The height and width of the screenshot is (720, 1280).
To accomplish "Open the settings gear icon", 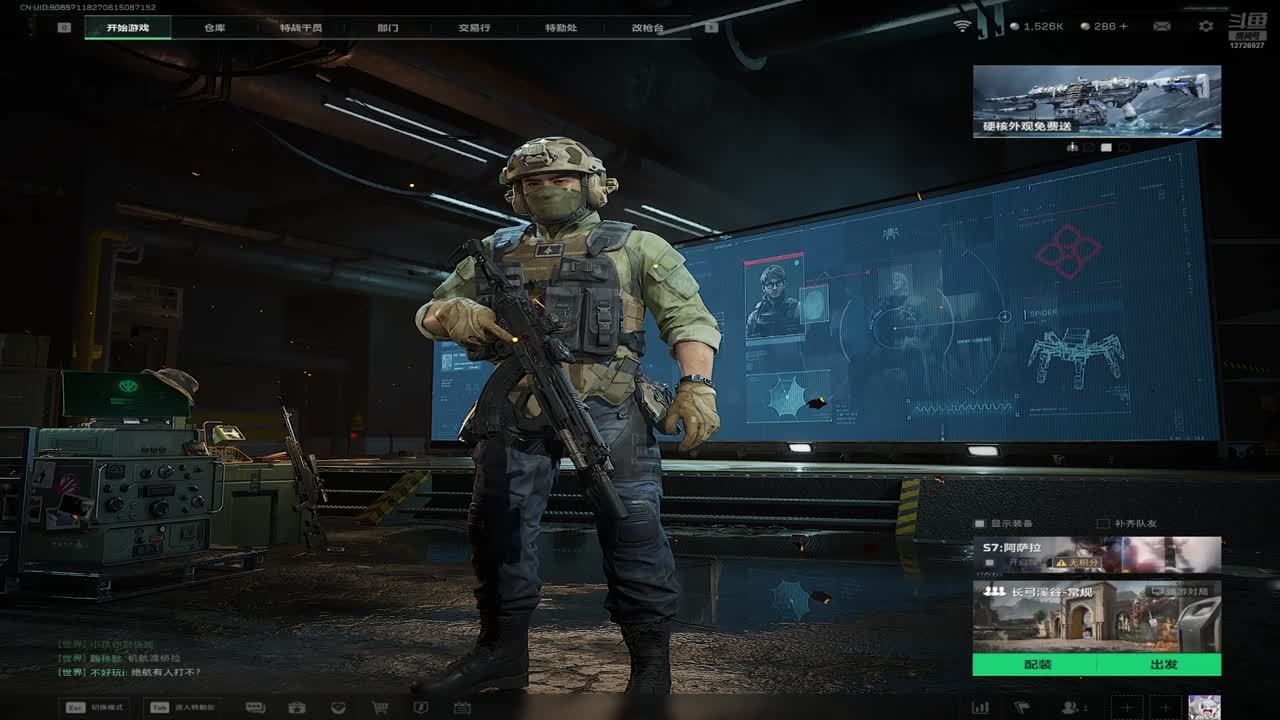I will click(1205, 26).
